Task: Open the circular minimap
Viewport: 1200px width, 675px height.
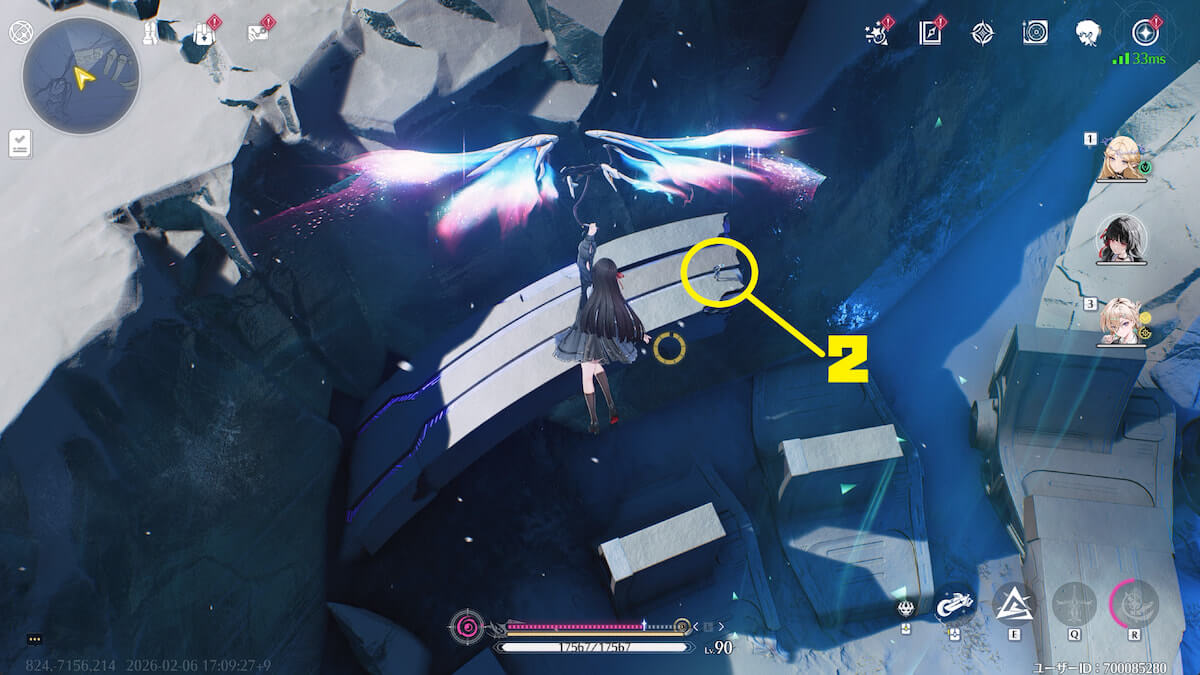Action: coord(80,76)
